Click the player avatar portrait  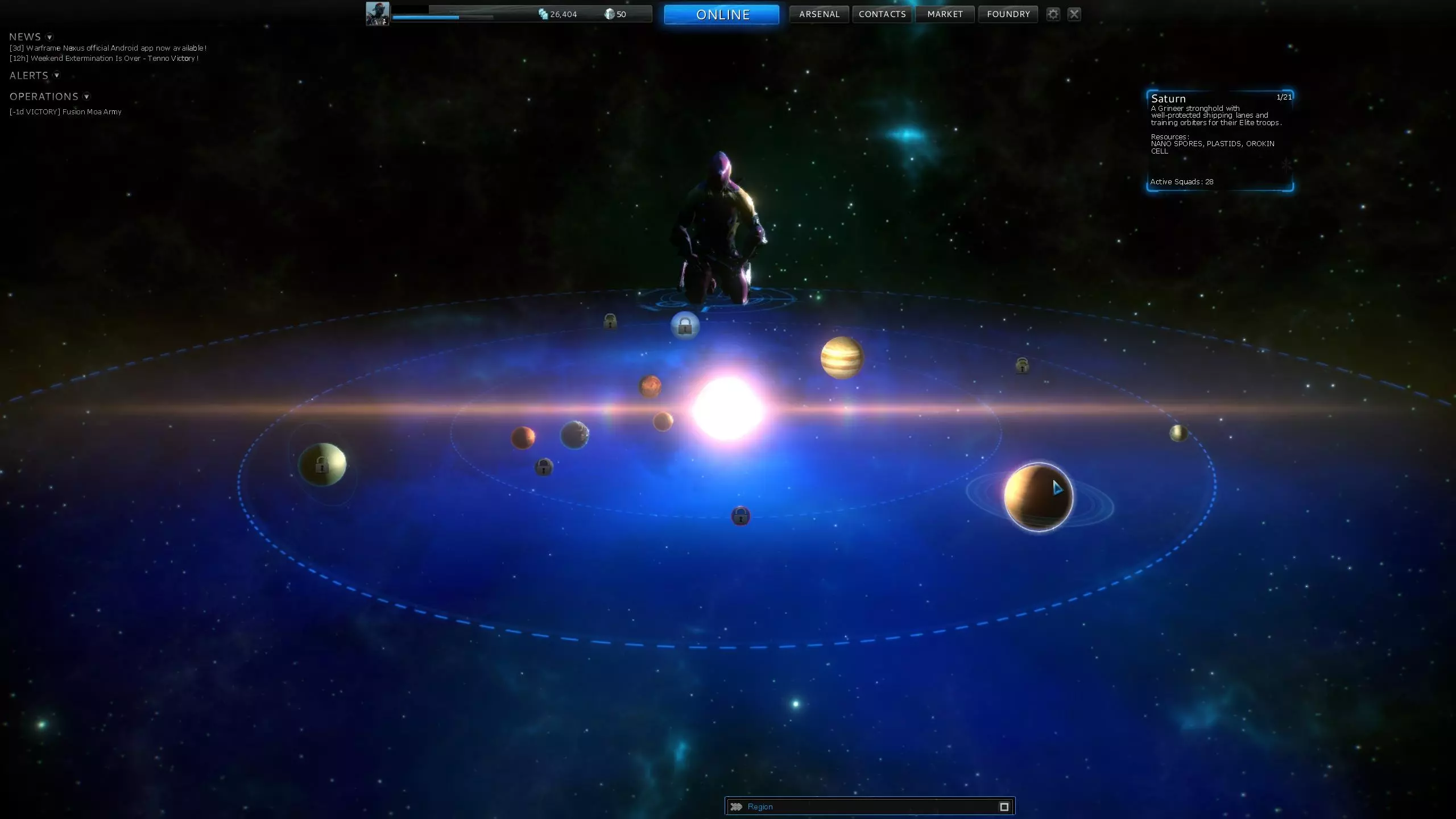377,14
